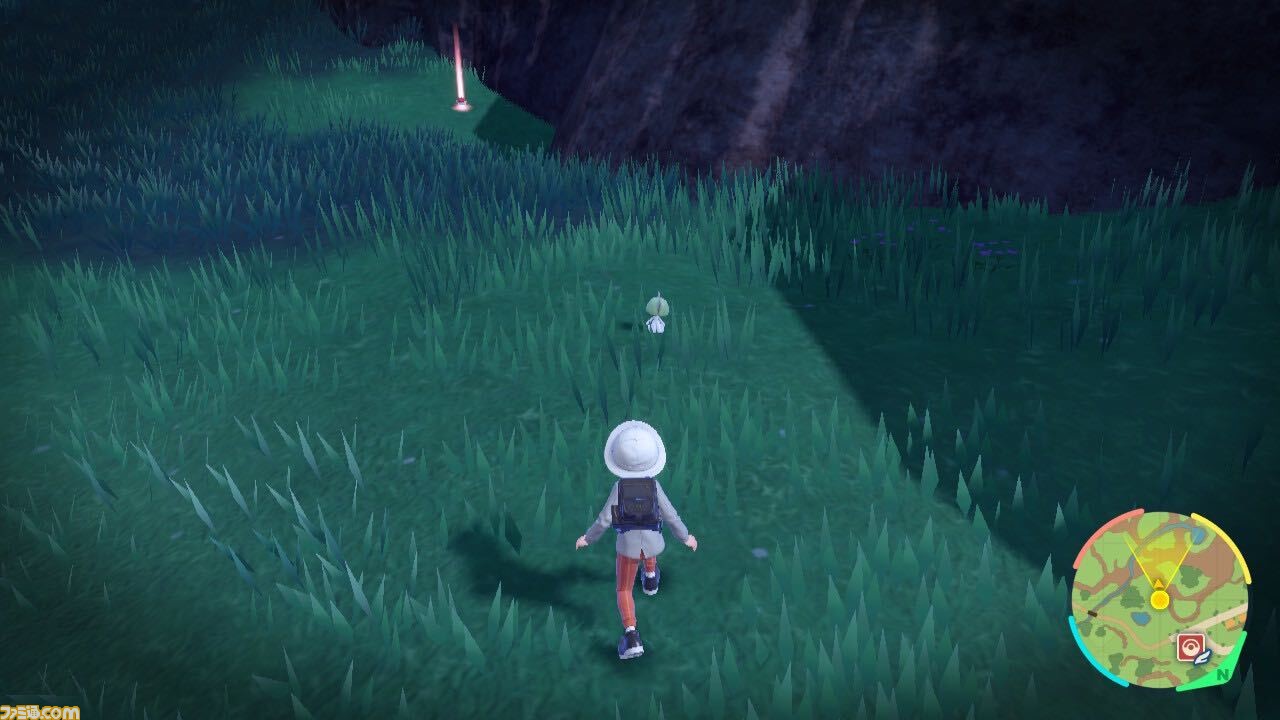Select the yellow player position marker on the minimap
Viewport: 1280px width, 720px height.
1159,598
